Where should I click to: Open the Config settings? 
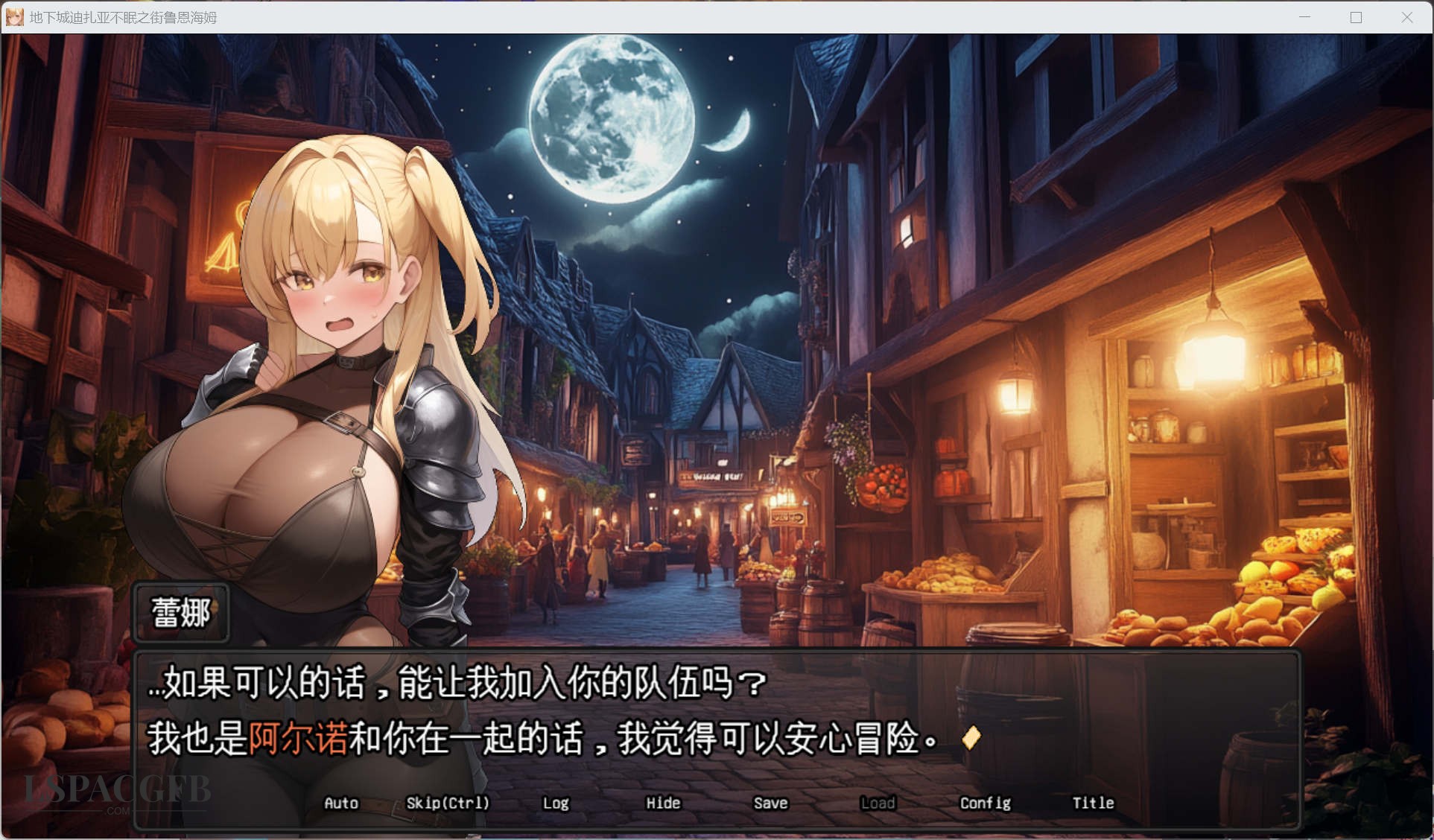985,803
